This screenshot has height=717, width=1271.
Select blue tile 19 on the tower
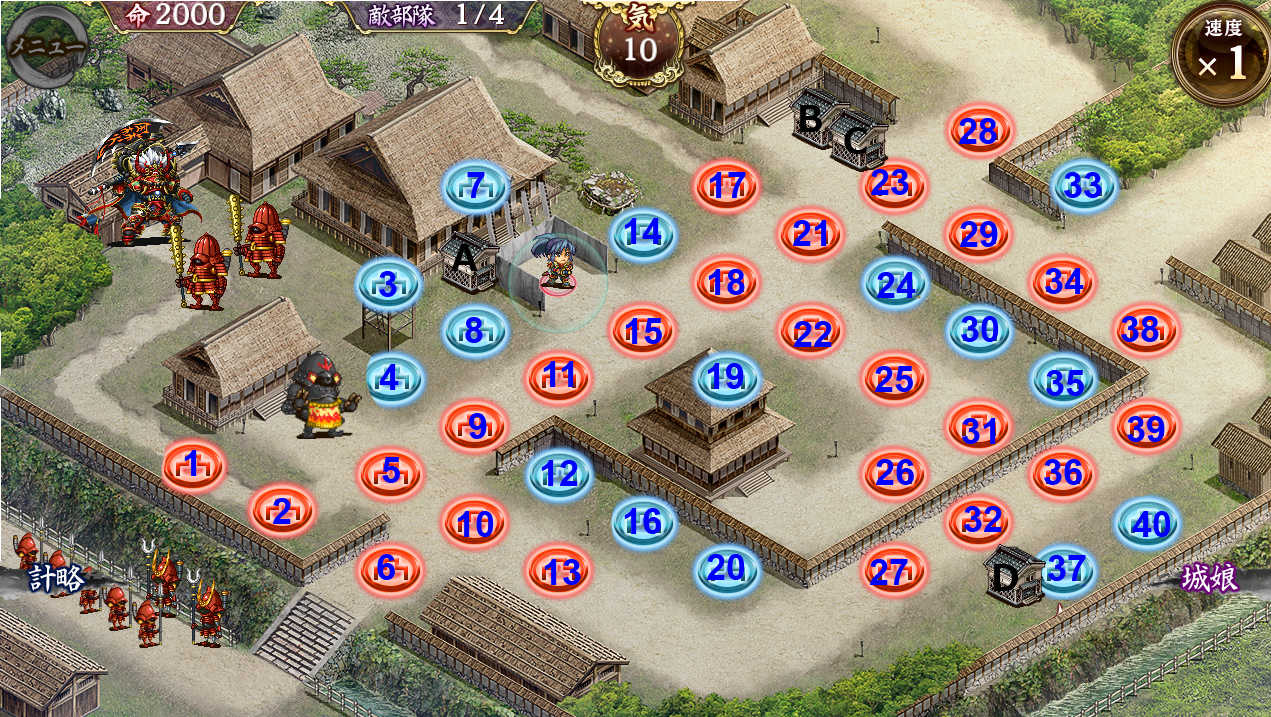click(727, 378)
